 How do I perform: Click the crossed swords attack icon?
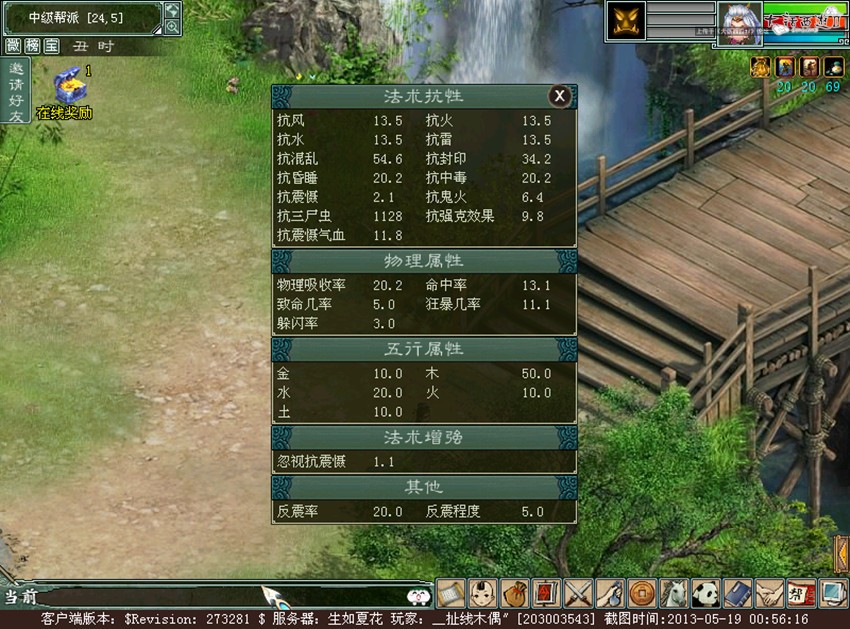[x=577, y=593]
